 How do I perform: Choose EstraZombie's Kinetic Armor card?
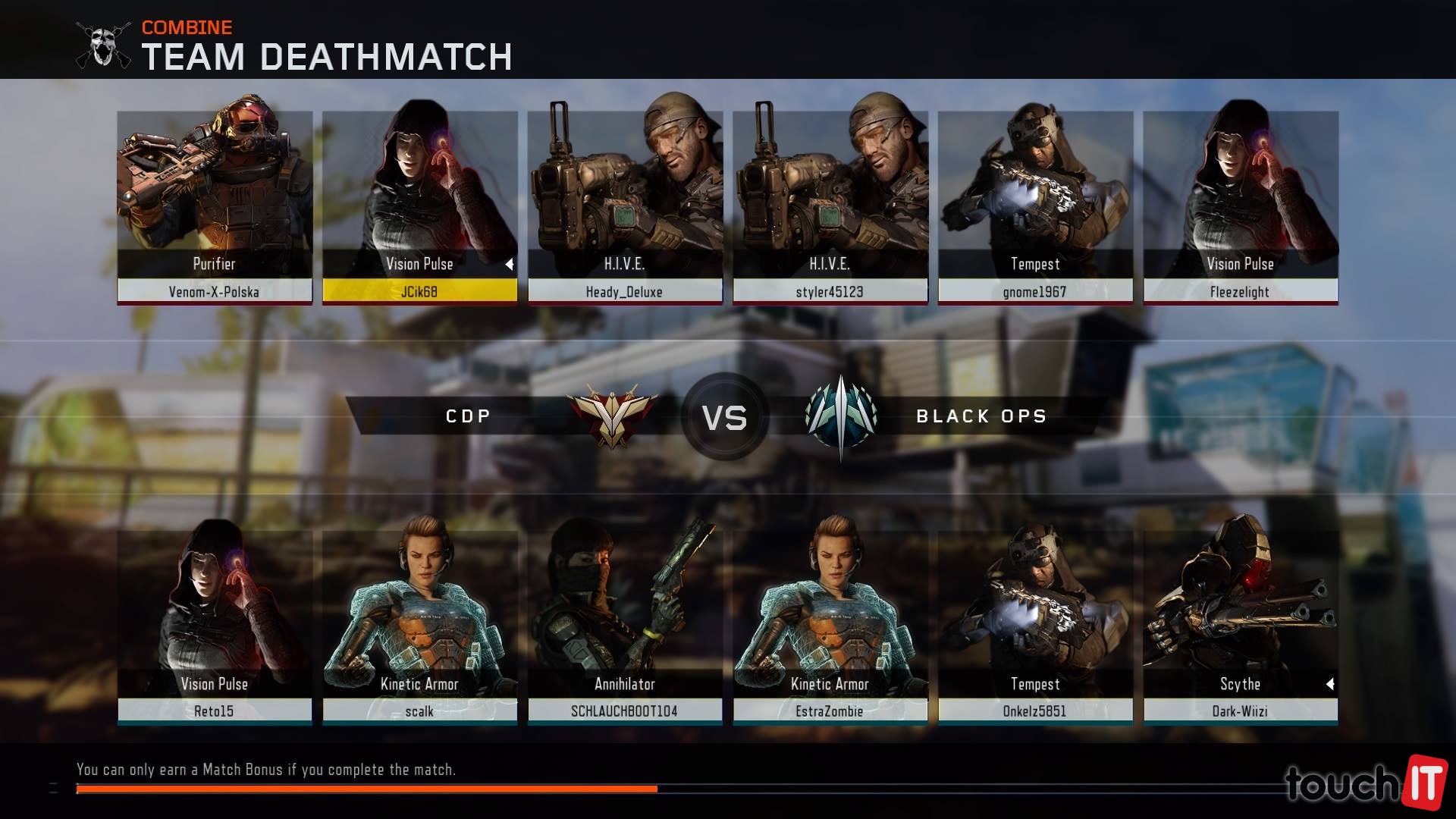click(x=830, y=626)
